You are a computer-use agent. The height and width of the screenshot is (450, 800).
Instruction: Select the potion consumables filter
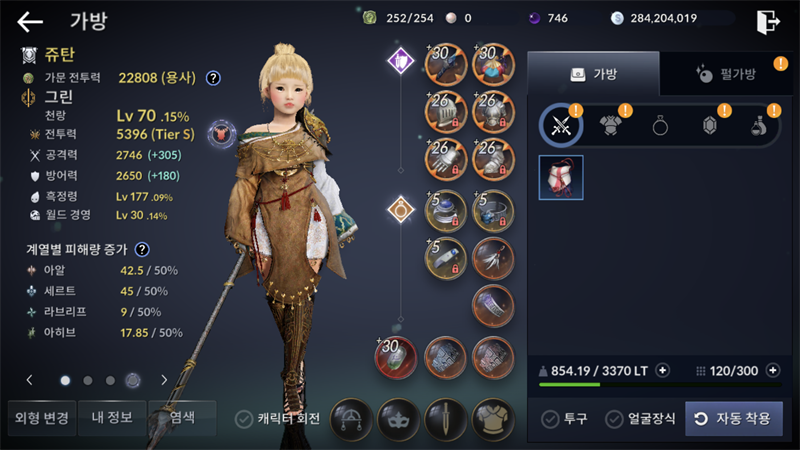(759, 126)
